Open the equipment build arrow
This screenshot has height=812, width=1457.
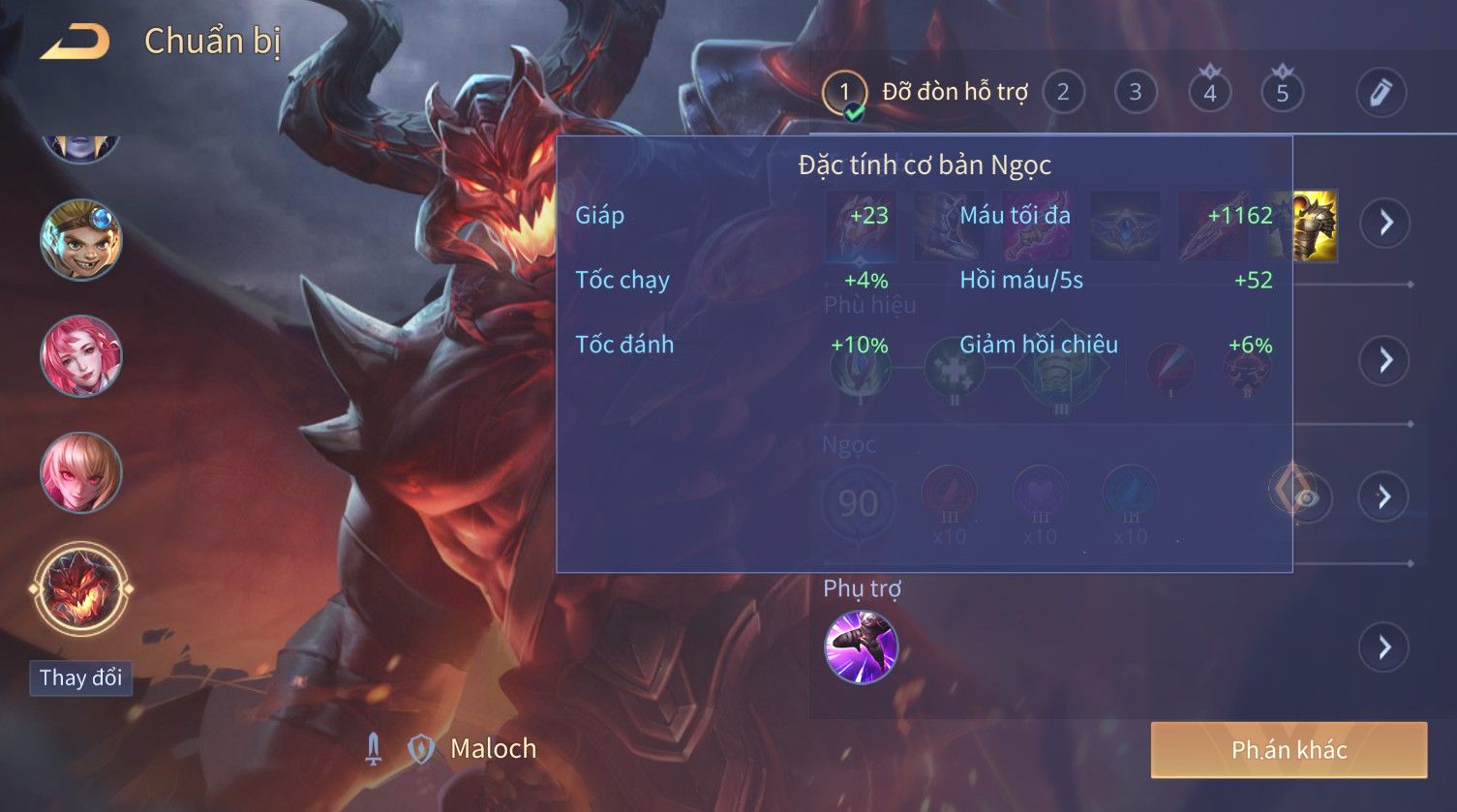coord(1385,224)
